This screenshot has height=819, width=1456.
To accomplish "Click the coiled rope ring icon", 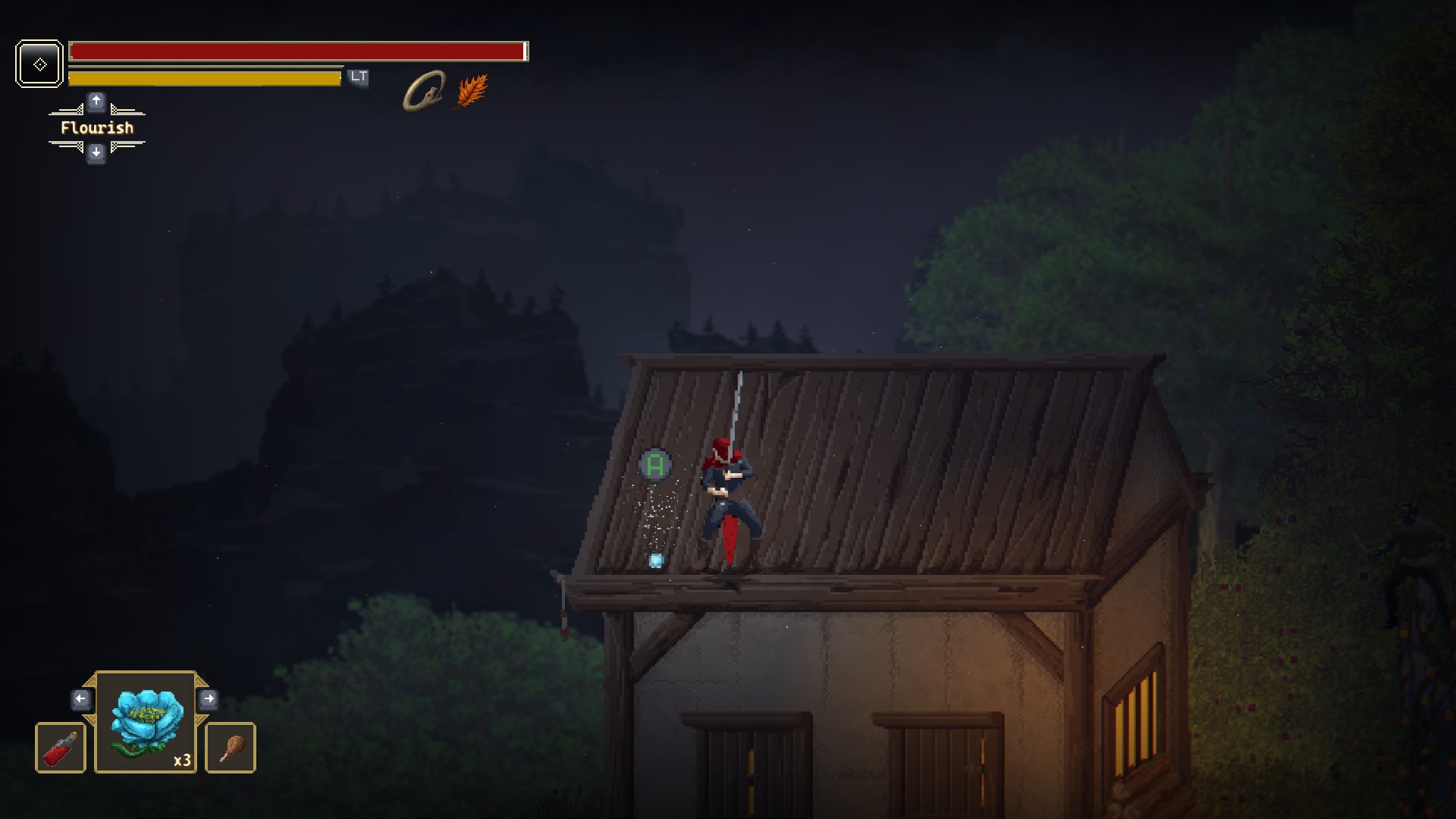I will click(424, 92).
